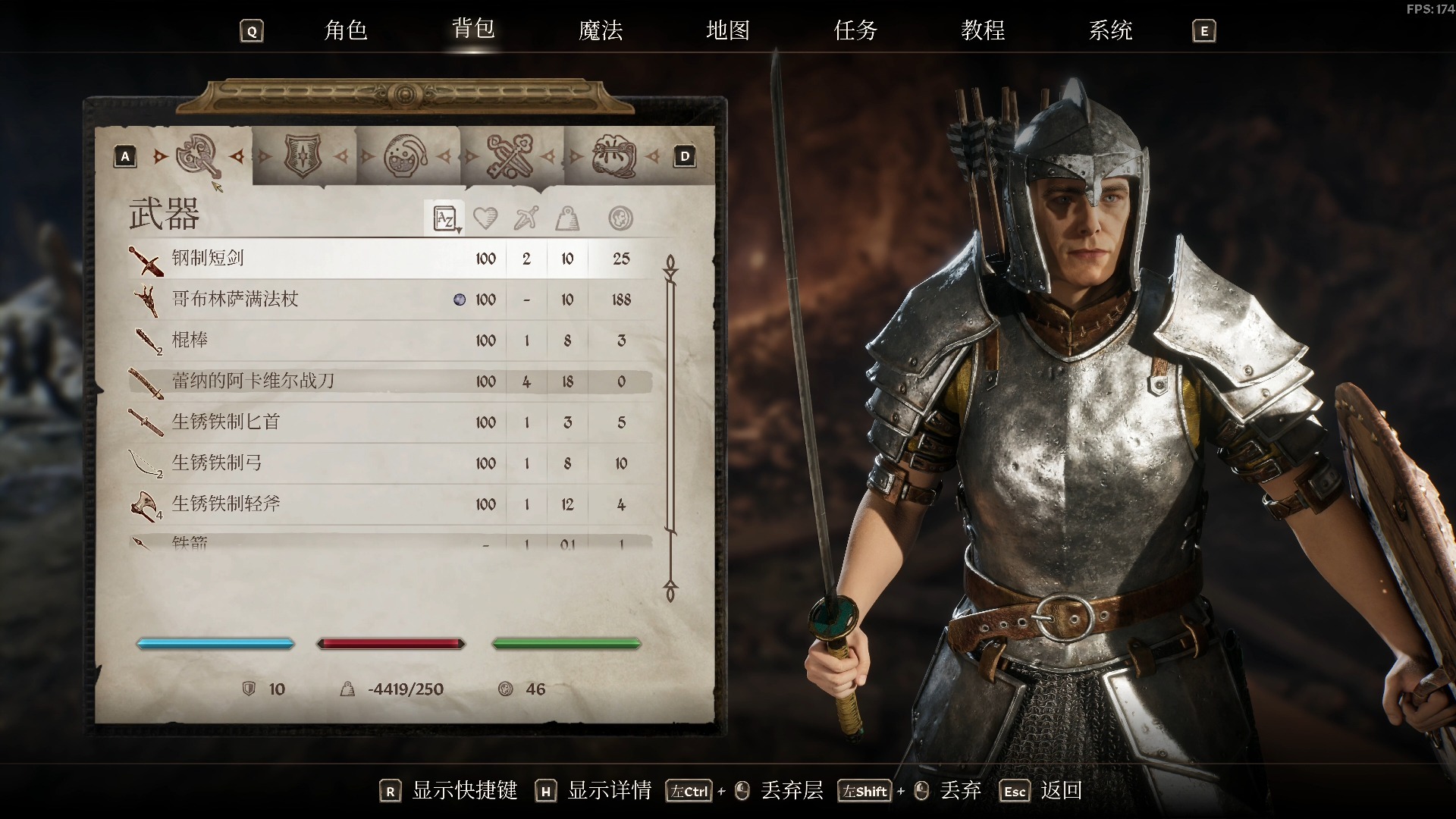
Task: Select the armor shield category
Action: coord(303,156)
